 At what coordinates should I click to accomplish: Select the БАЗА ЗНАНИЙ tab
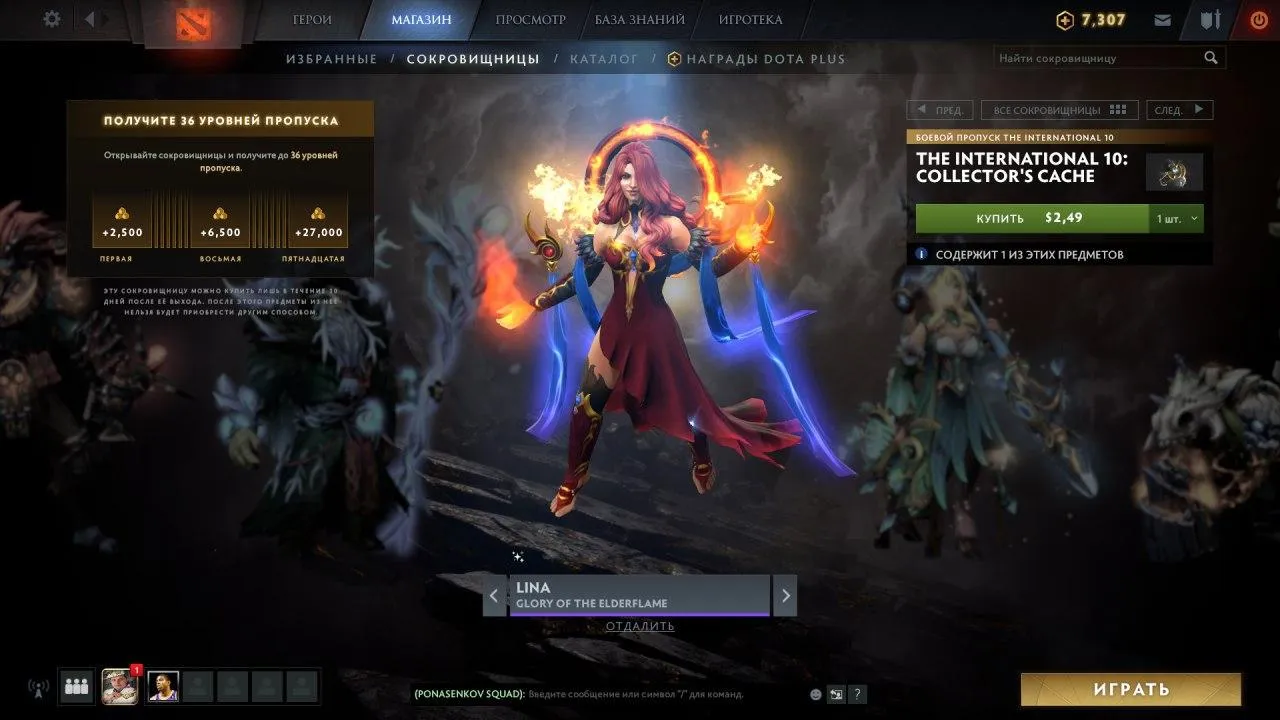tap(640, 19)
